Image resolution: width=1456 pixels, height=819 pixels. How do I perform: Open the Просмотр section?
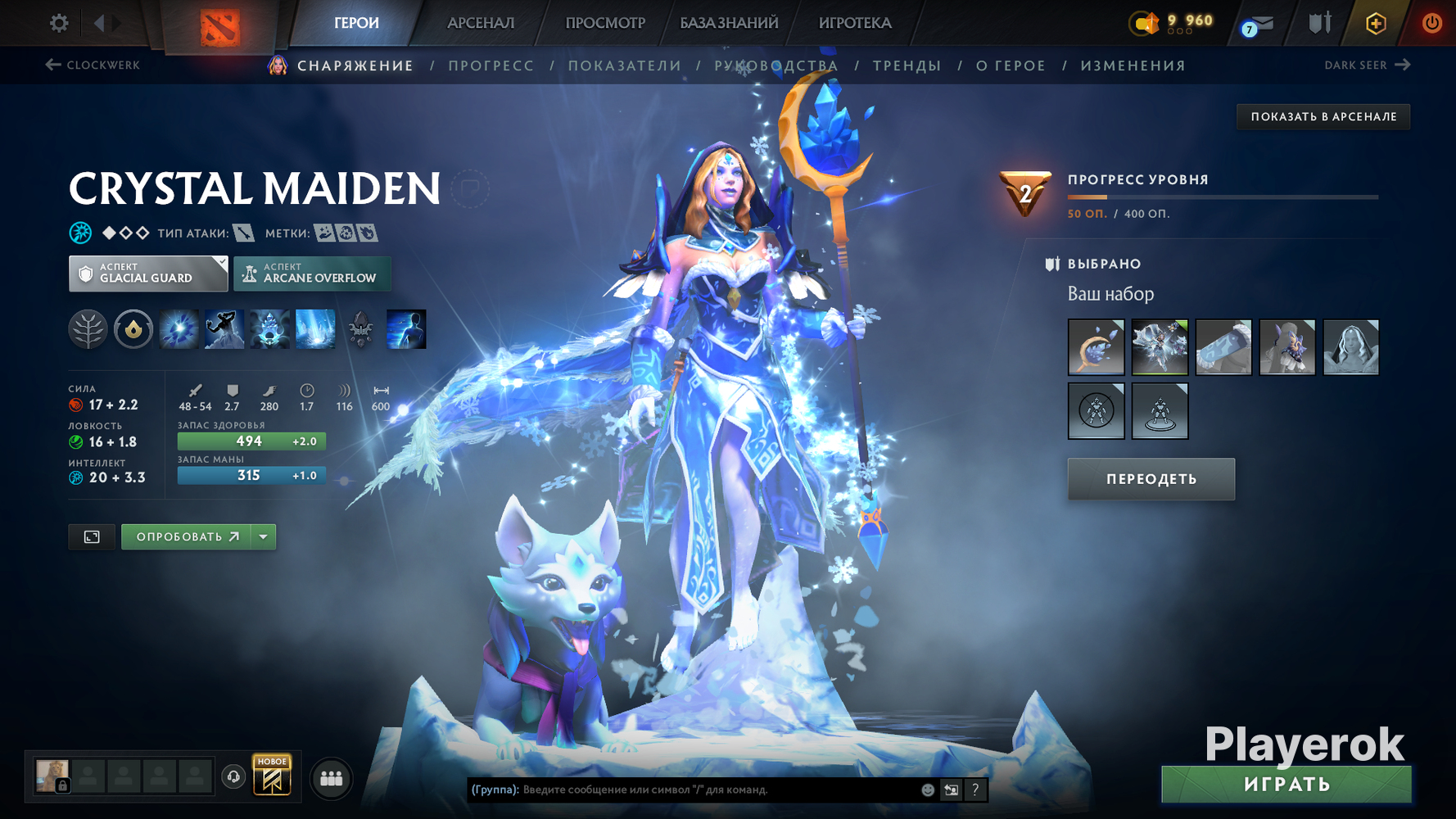605,23
